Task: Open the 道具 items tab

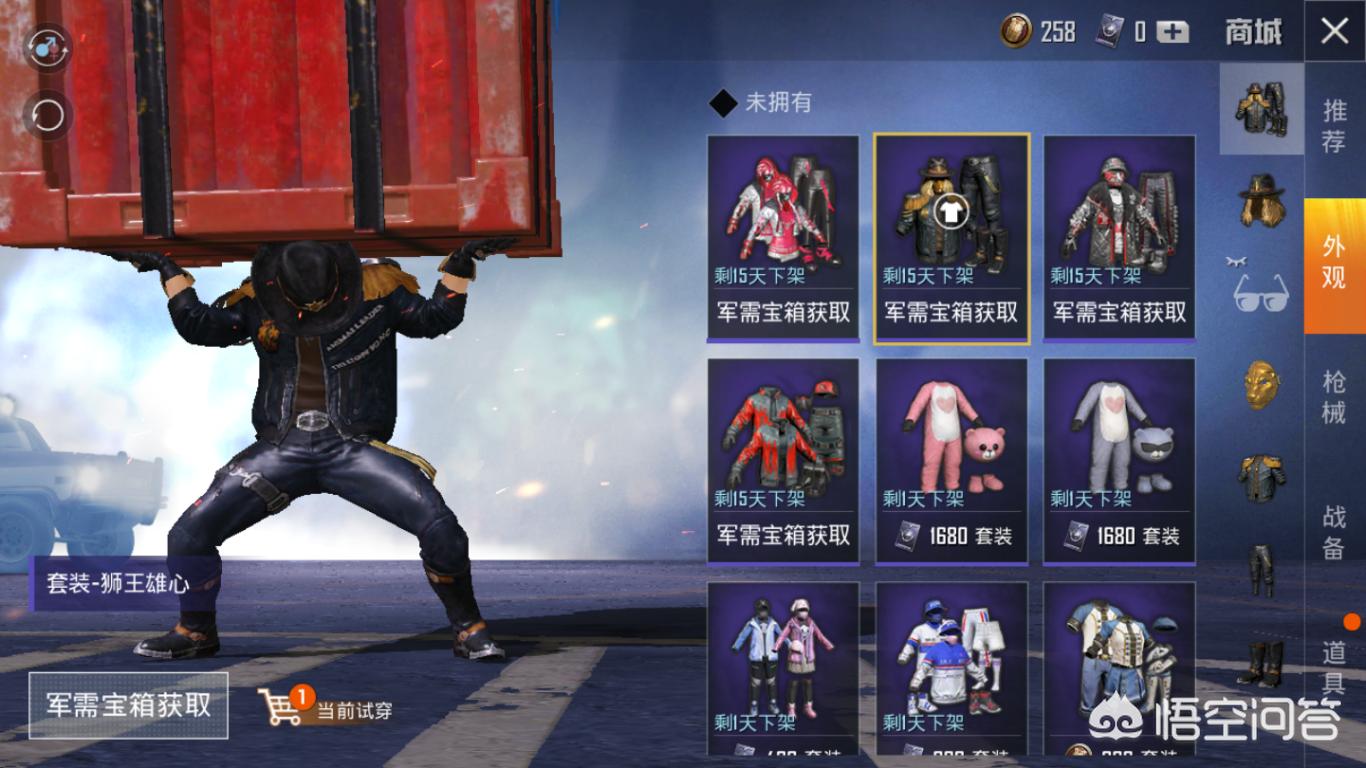Action: (1334, 667)
